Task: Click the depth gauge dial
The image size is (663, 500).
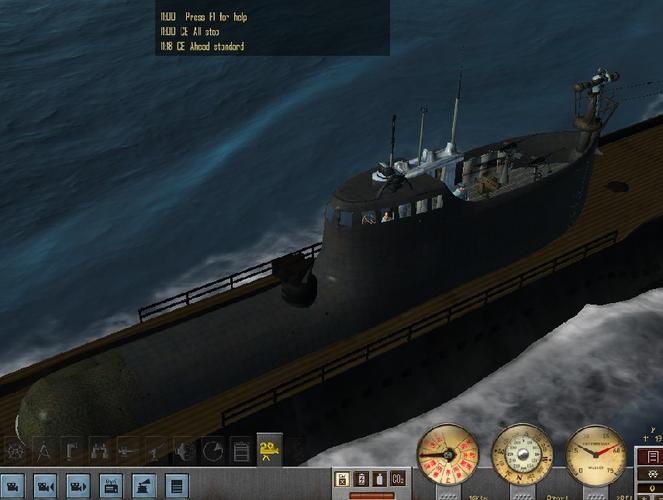Action: [x=596, y=455]
